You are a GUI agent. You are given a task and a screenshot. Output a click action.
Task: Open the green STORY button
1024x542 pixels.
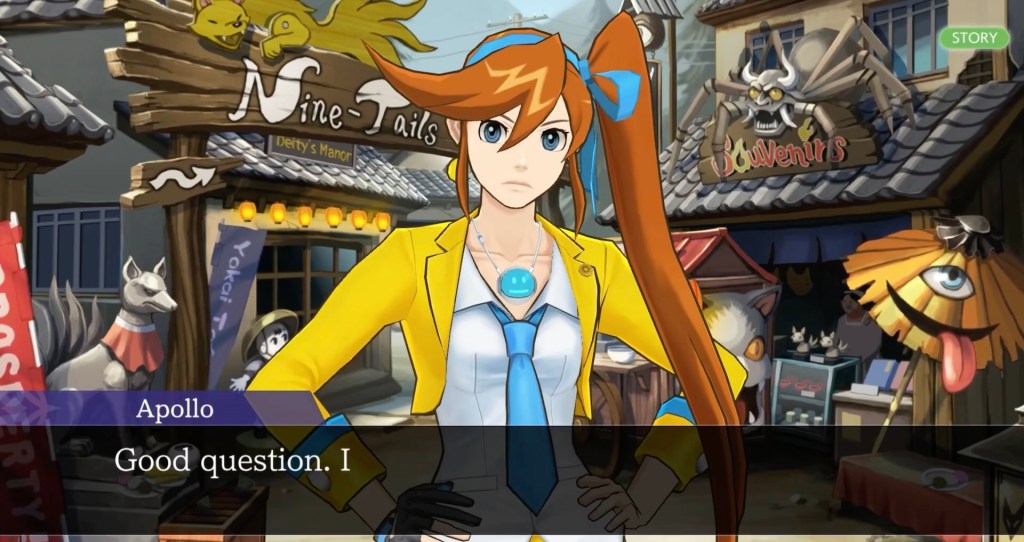point(974,38)
